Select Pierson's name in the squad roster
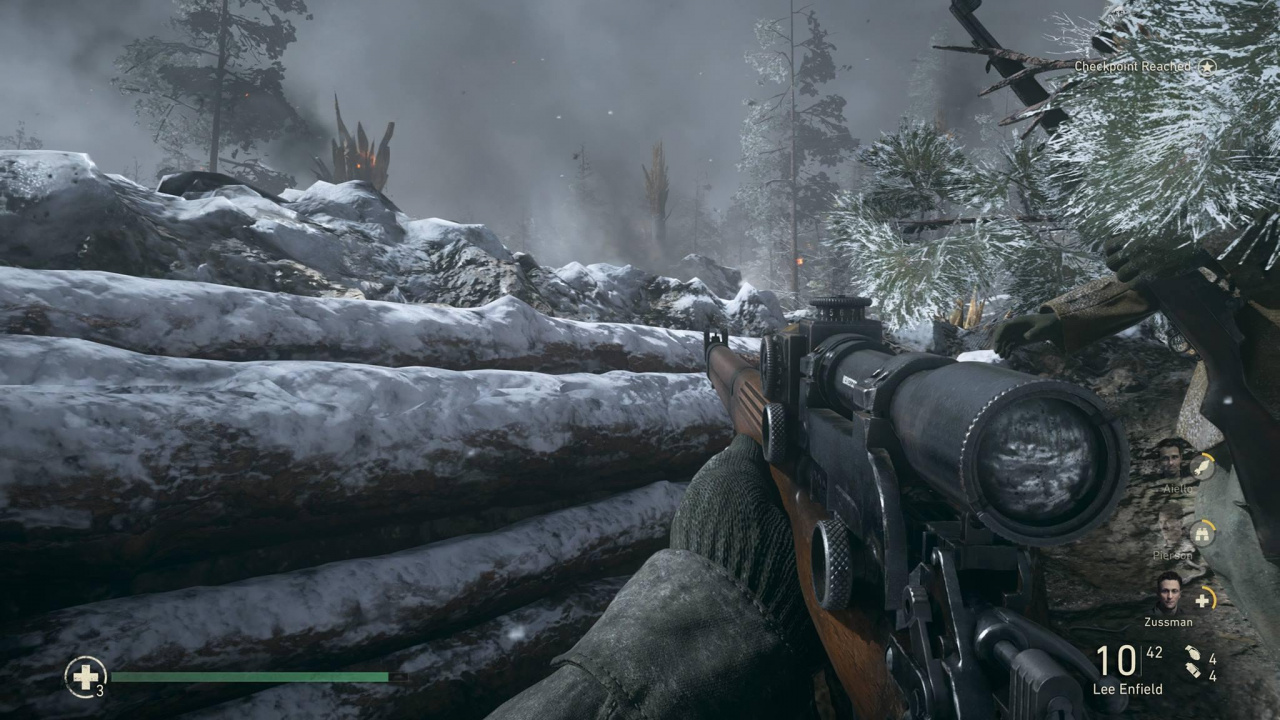Image resolution: width=1280 pixels, height=720 pixels. tap(1172, 554)
